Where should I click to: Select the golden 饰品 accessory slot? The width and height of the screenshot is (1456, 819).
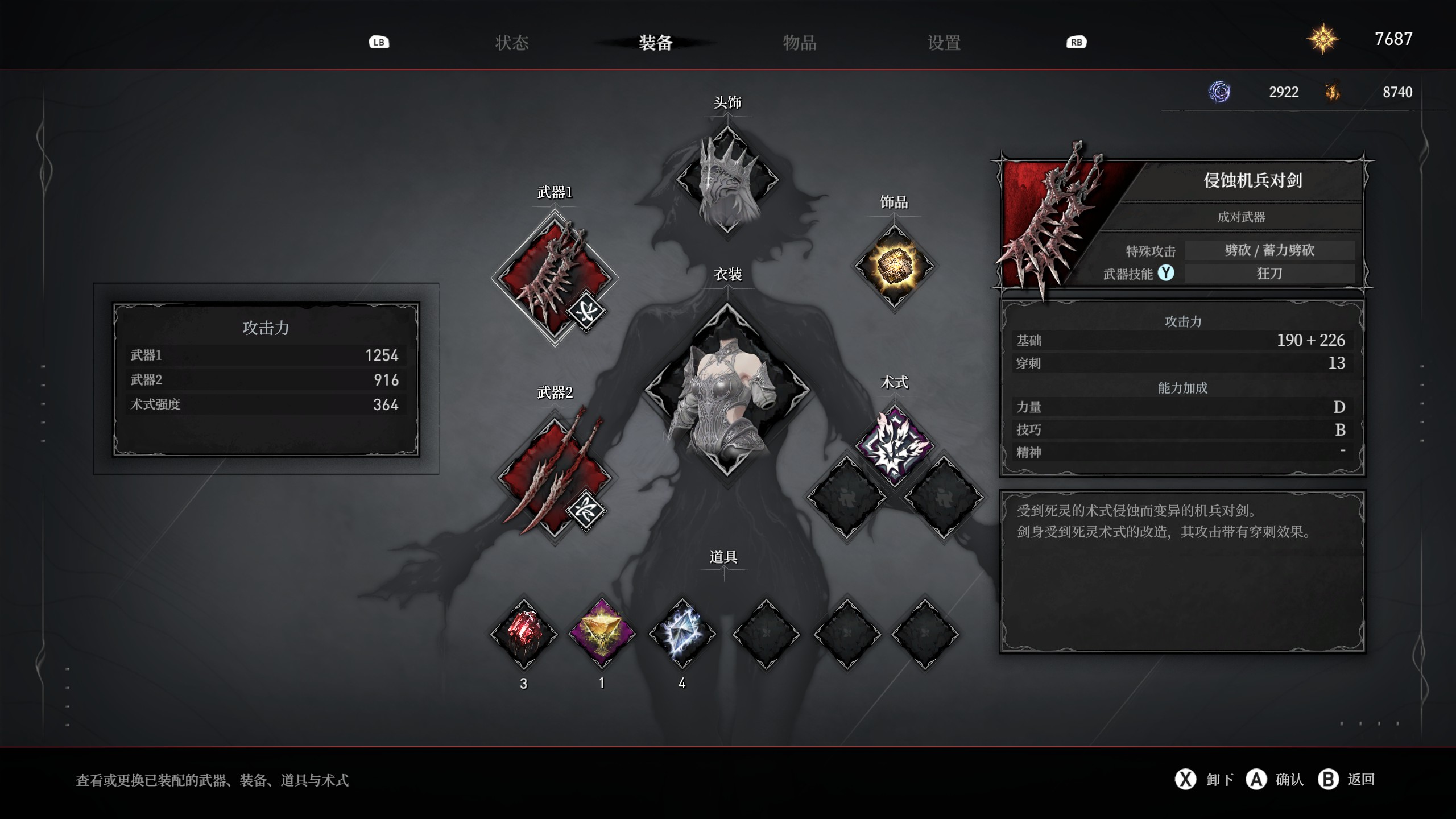pyautogui.click(x=894, y=266)
